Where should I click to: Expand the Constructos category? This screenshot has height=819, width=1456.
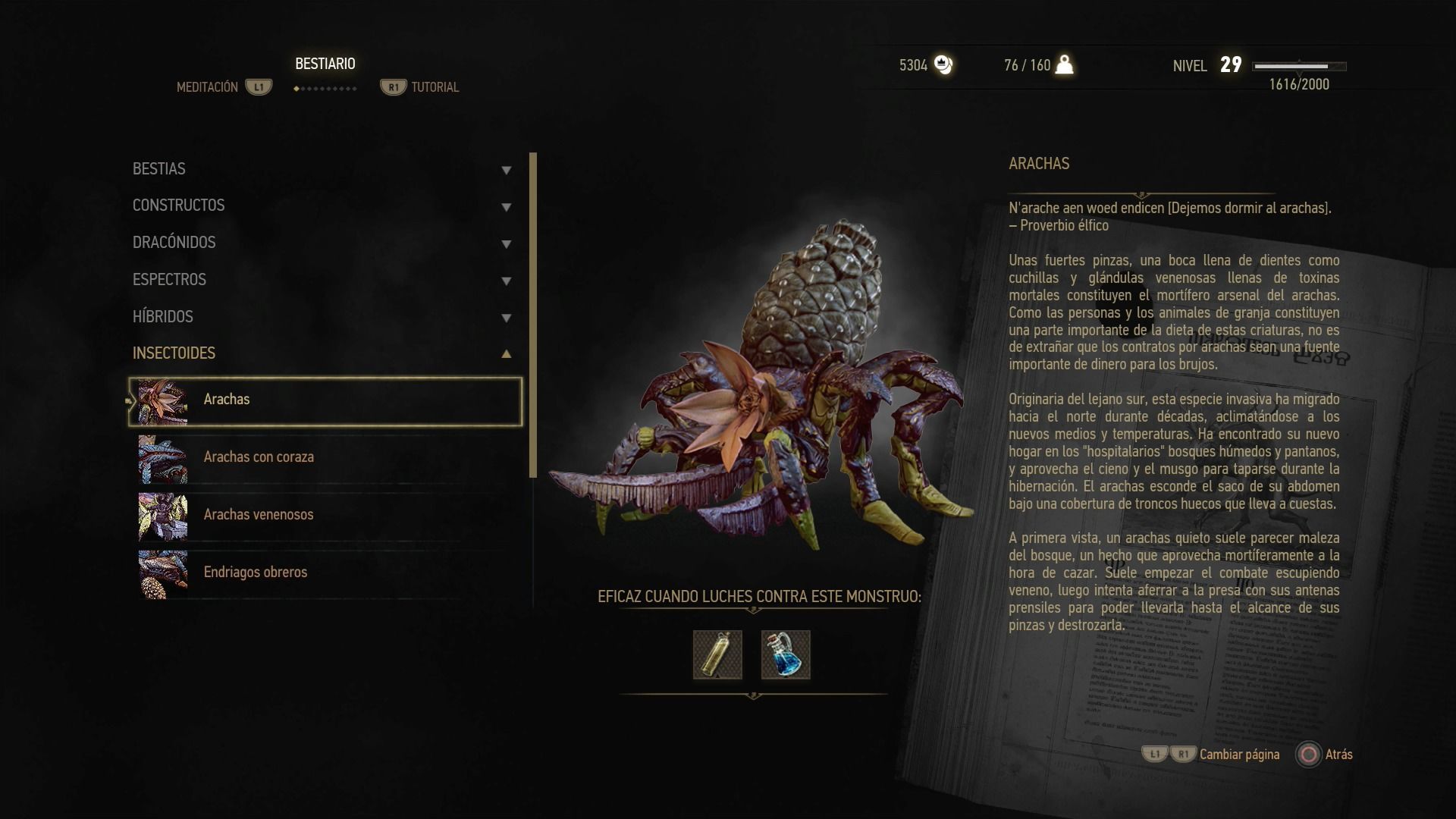(x=322, y=206)
